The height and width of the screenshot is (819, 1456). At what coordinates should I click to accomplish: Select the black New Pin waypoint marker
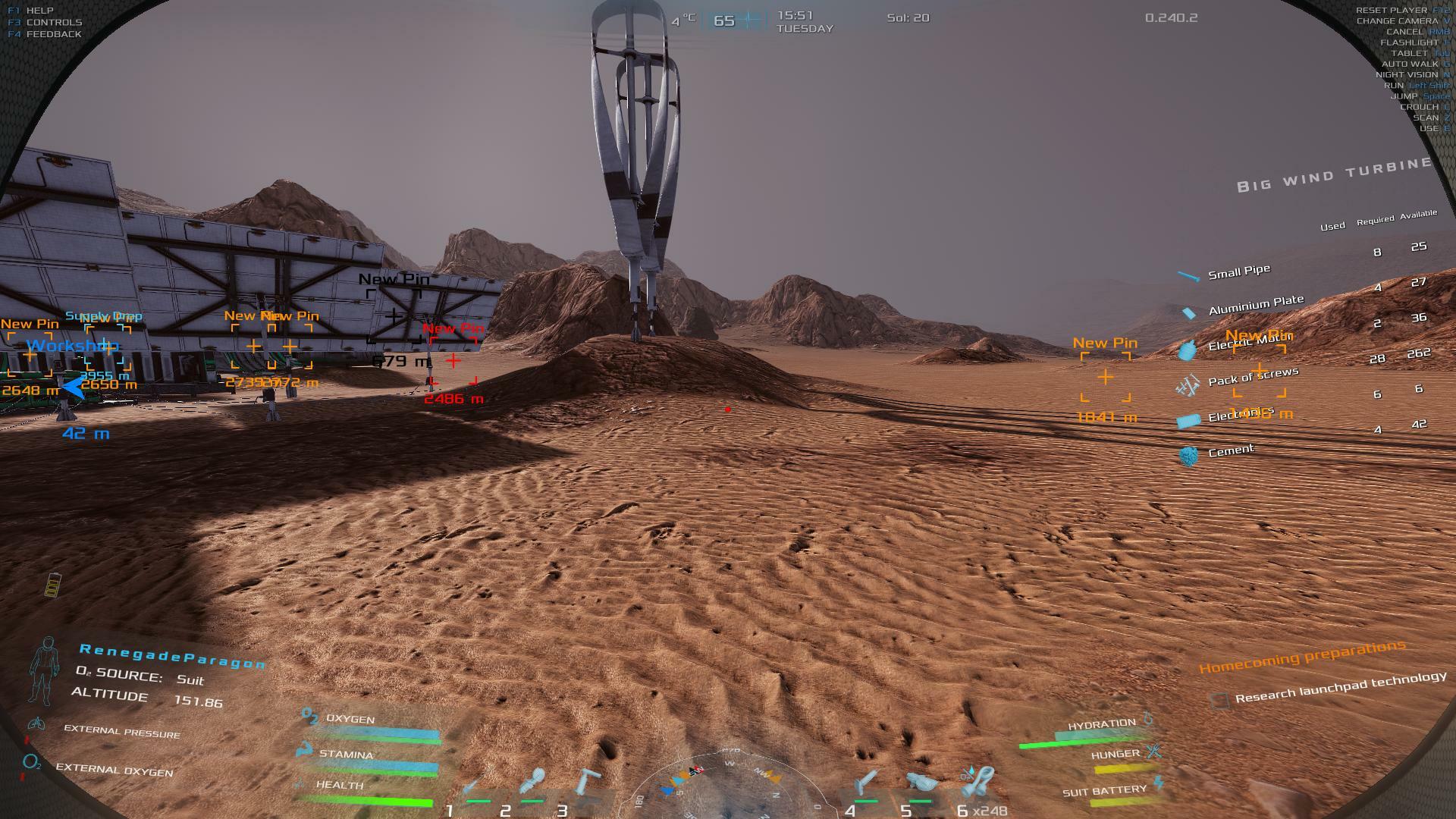pyautogui.click(x=394, y=315)
